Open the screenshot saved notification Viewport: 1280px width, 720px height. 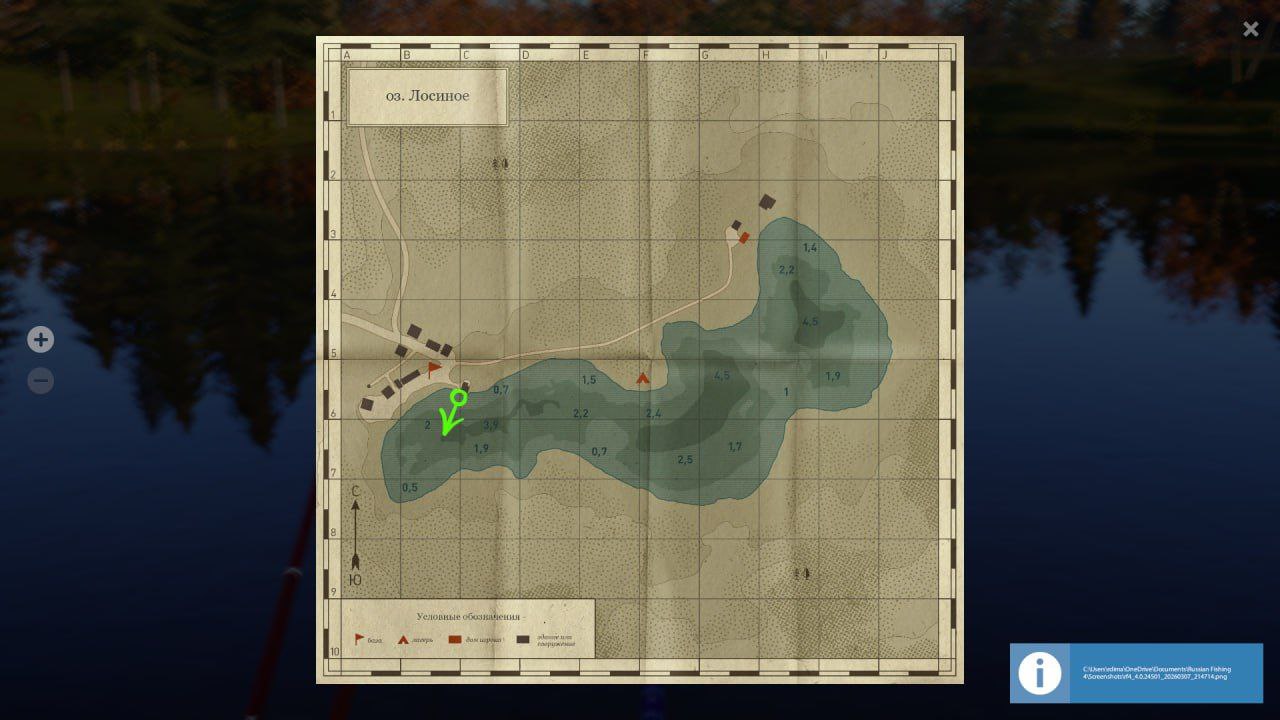click(1136, 673)
